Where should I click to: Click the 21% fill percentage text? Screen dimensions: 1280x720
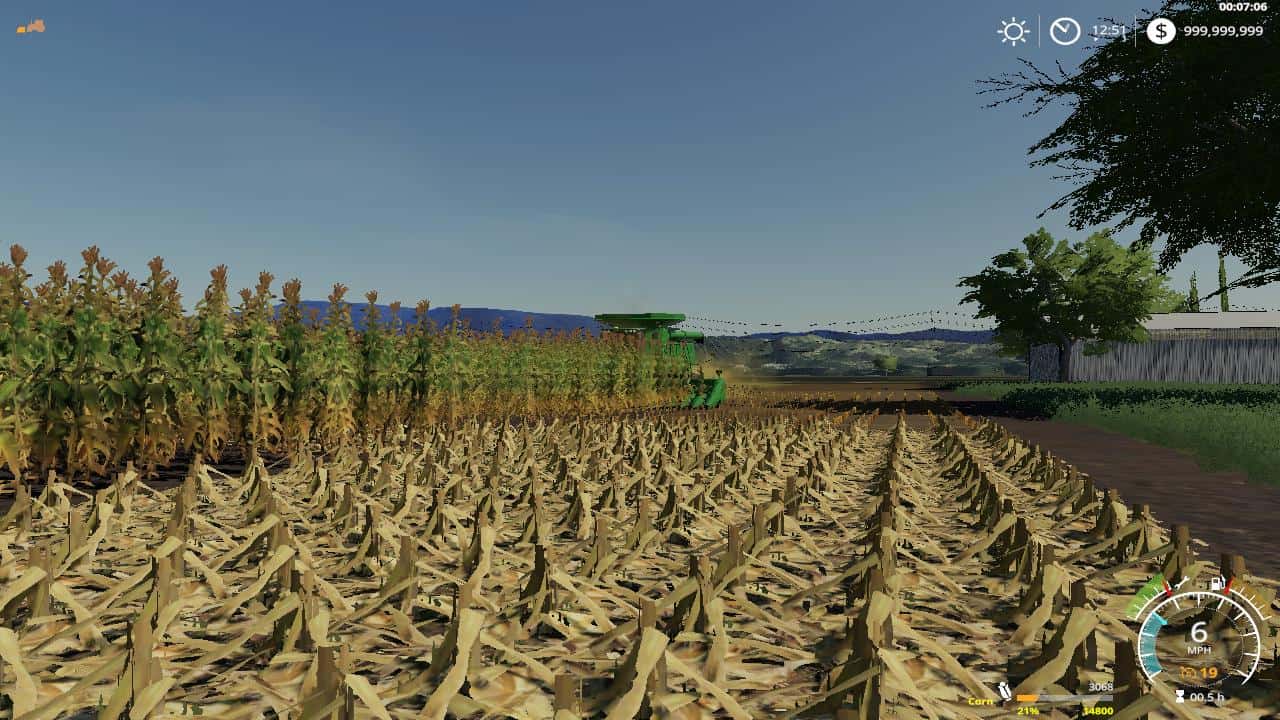1027,711
